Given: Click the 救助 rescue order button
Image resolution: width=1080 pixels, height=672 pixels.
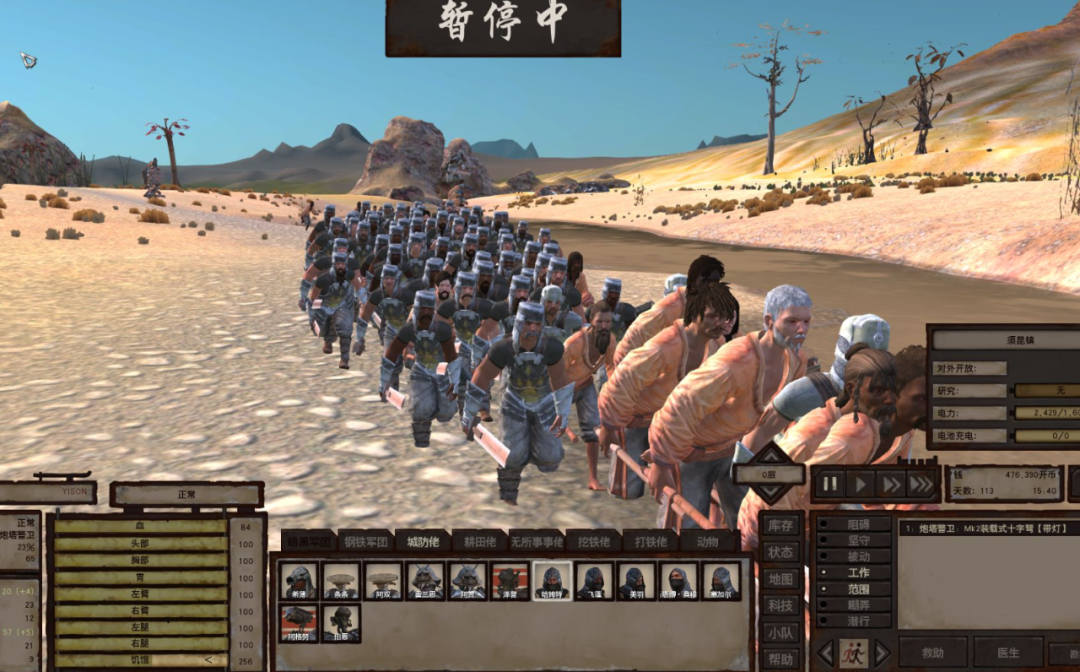Looking at the screenshot, I should [933, 653].
